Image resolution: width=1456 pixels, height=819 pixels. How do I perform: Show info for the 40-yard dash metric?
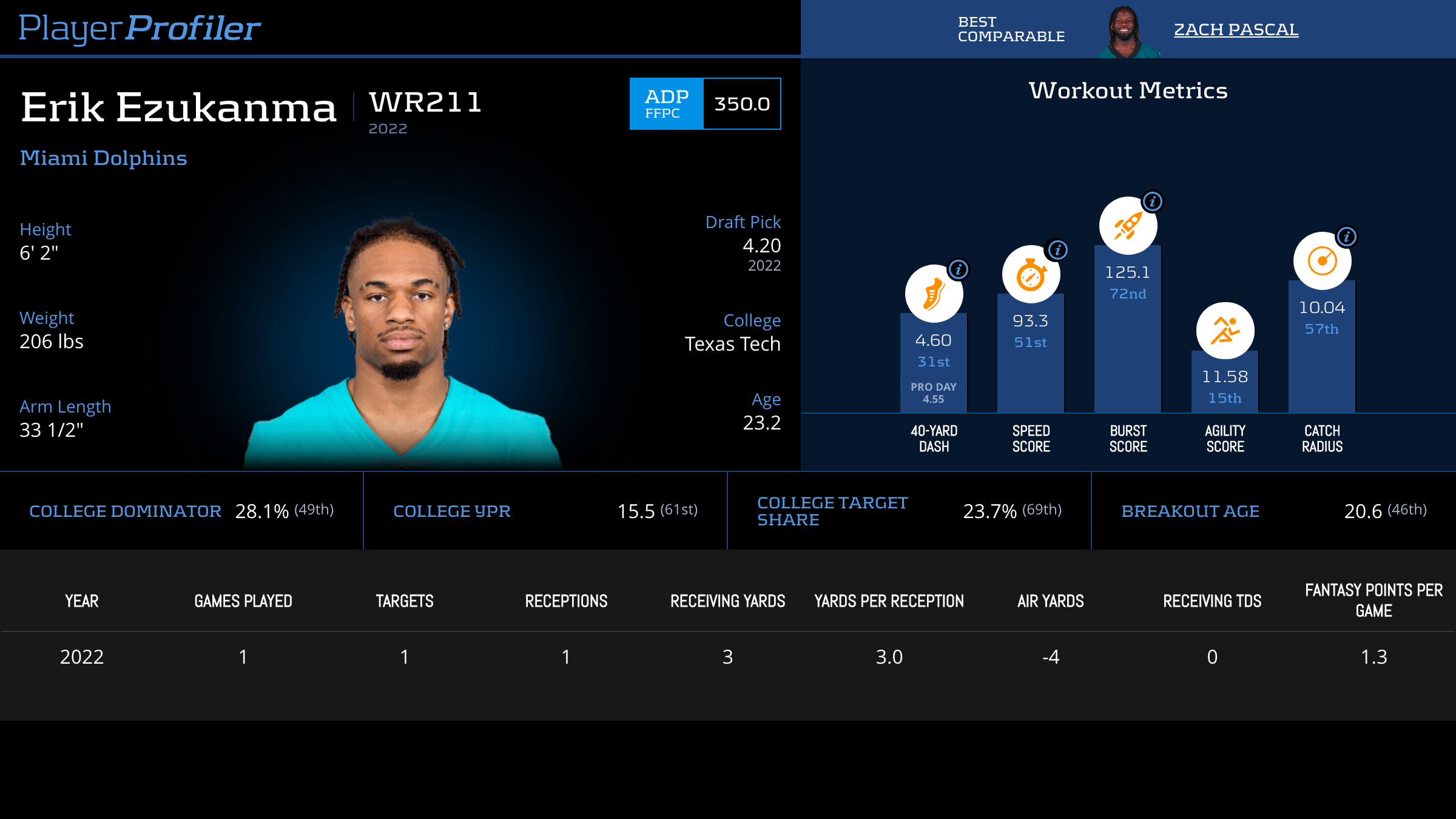pos(958,269)
